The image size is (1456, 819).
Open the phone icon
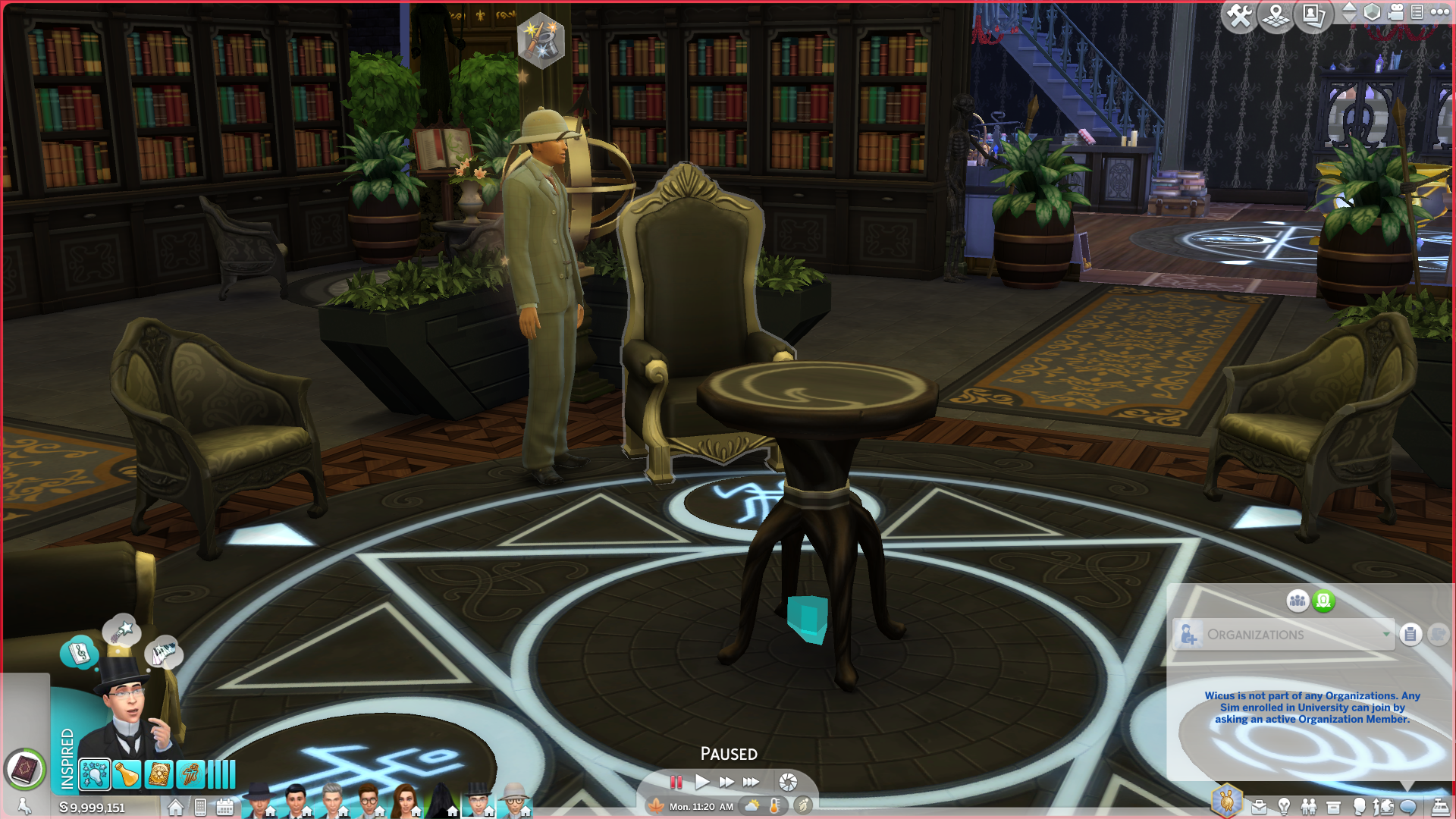pos(200,808)
